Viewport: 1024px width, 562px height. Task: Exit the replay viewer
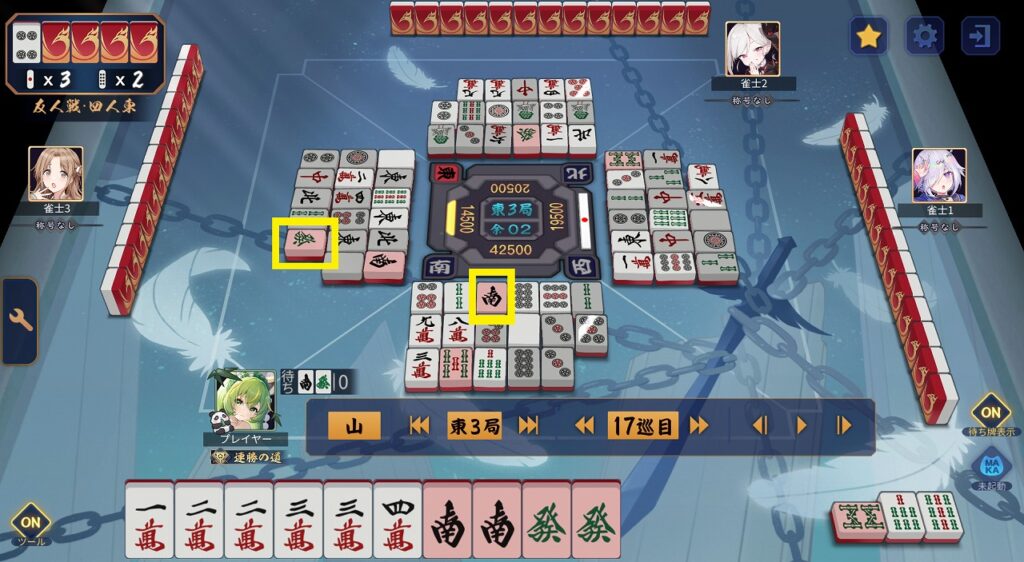coord(980,37)
